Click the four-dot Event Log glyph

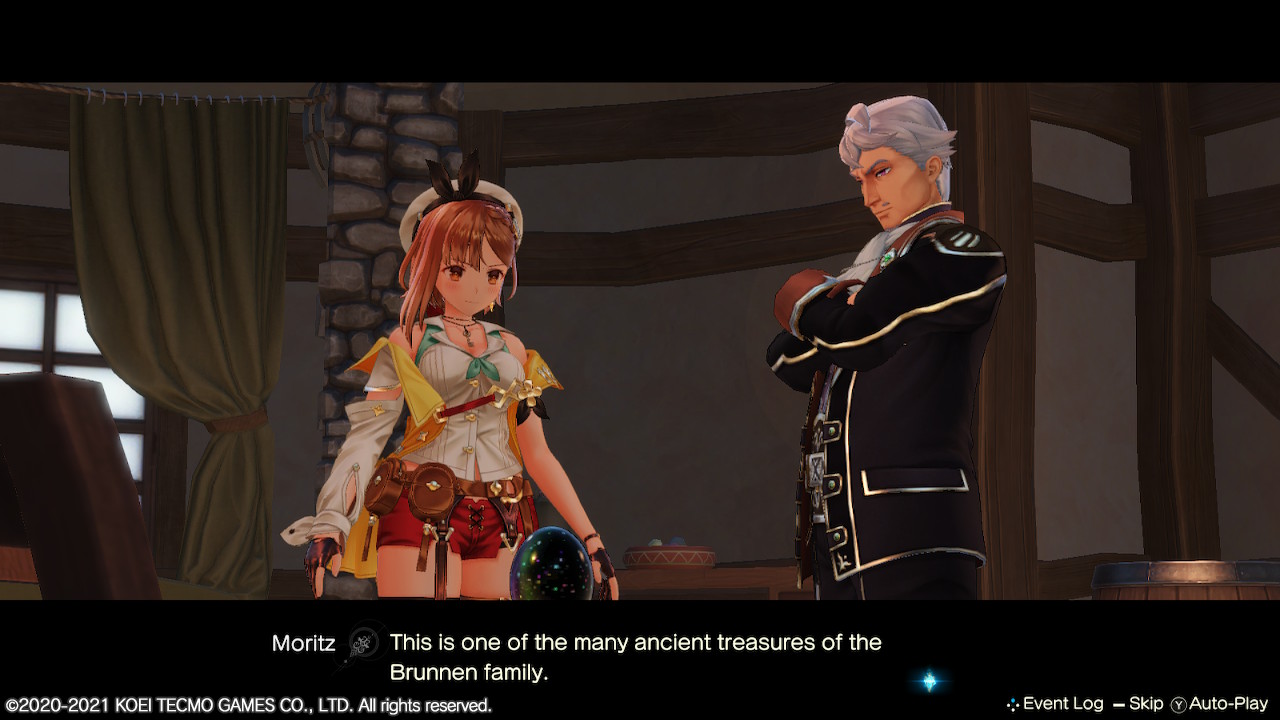[x=1014, y=703]
